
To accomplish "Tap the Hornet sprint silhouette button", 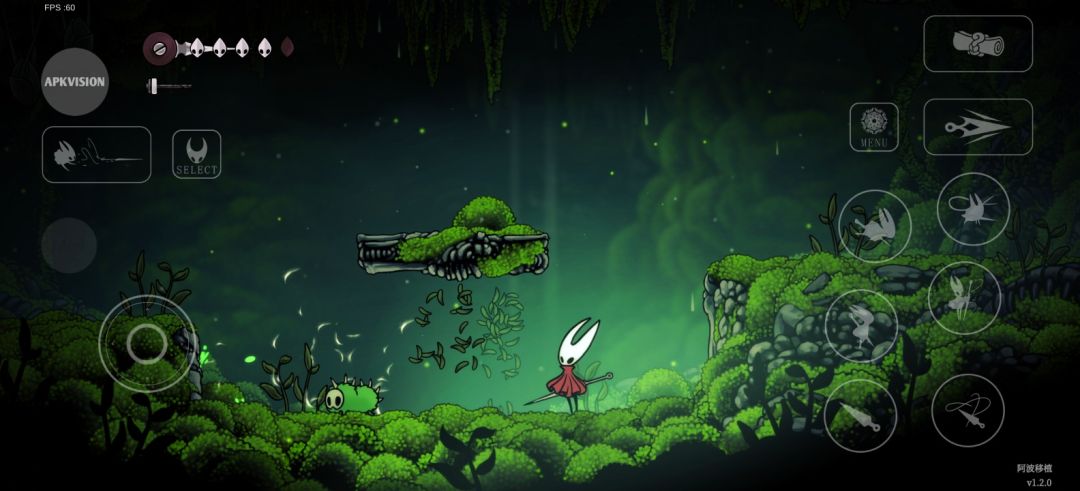I will pos(874,226).
